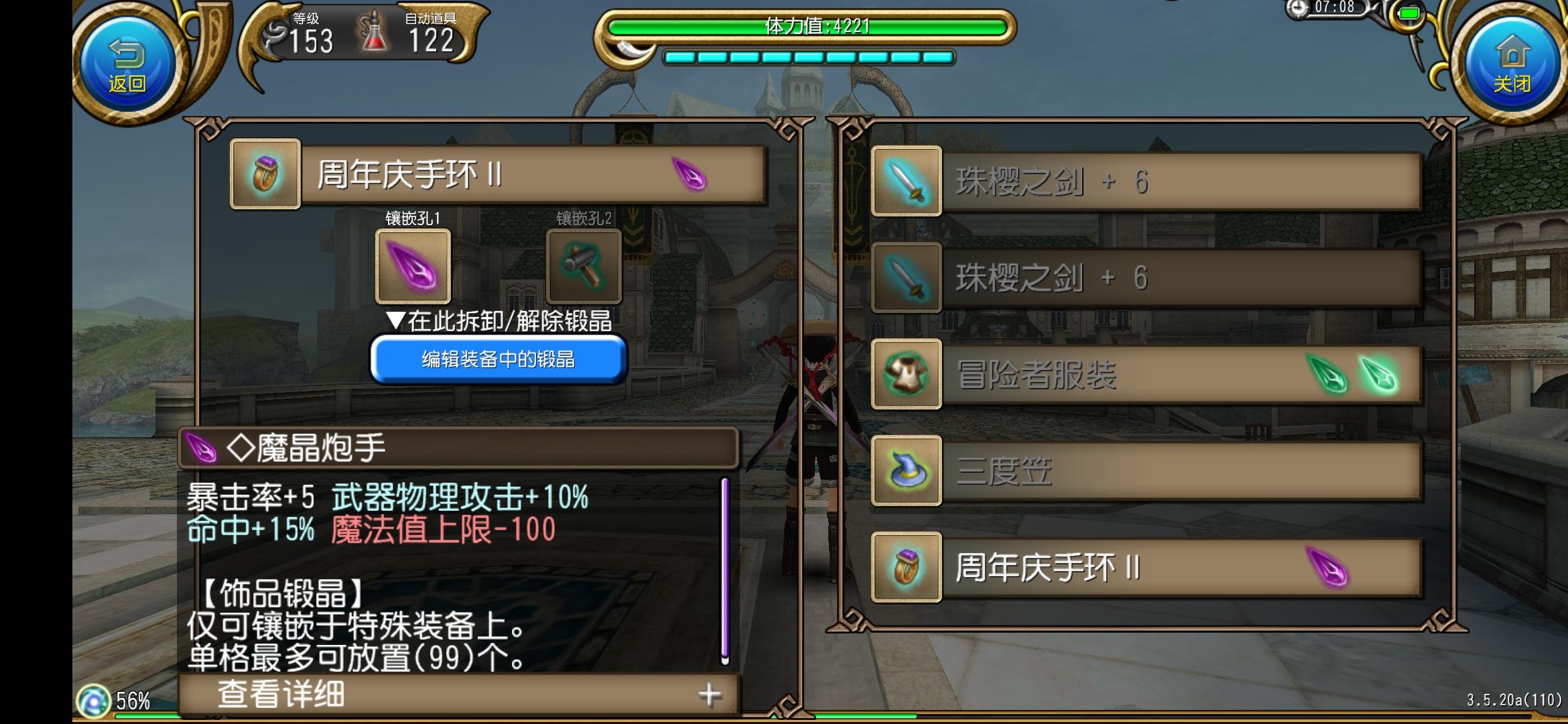Click the 冒险者服装 armor icon
Image resolution: width=1568 pixels, height=724 pixels.
[x=906, y=374]
